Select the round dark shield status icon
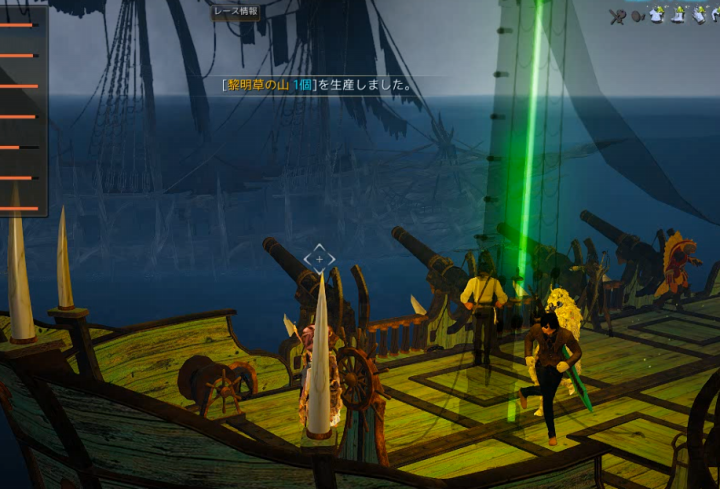Viewport: 720px width, 489px height. coord(637,15)
